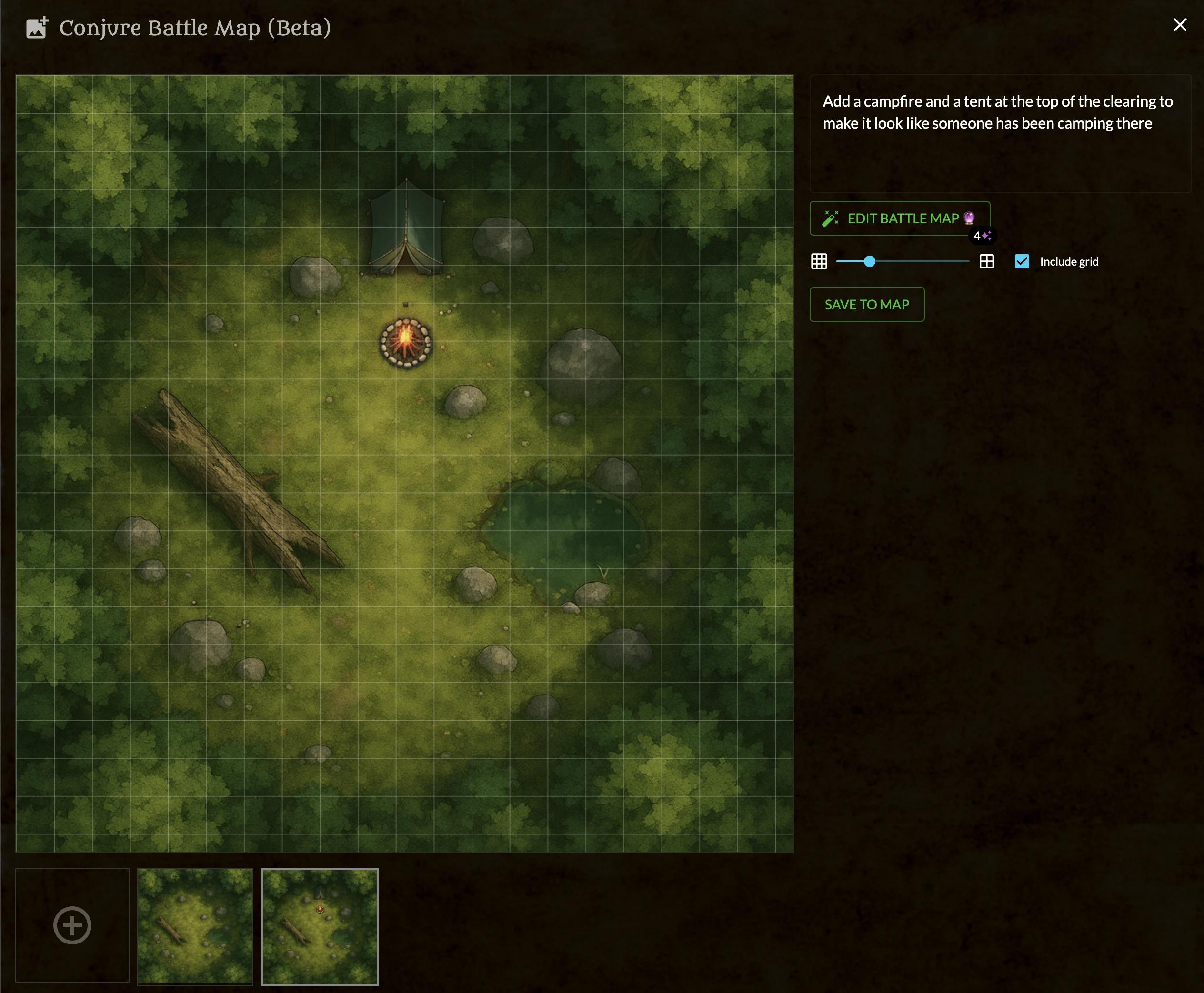Select the campfire and tent map thumbnail

pos(320,926)
